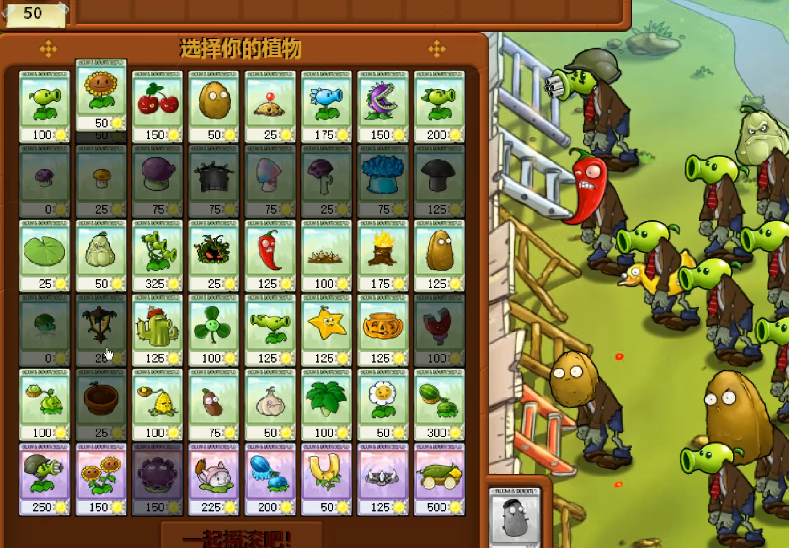Pick the Lily Pad seed card
This screenshot has width=789, height=548.
pyautogui.click(x=44, y=255)
